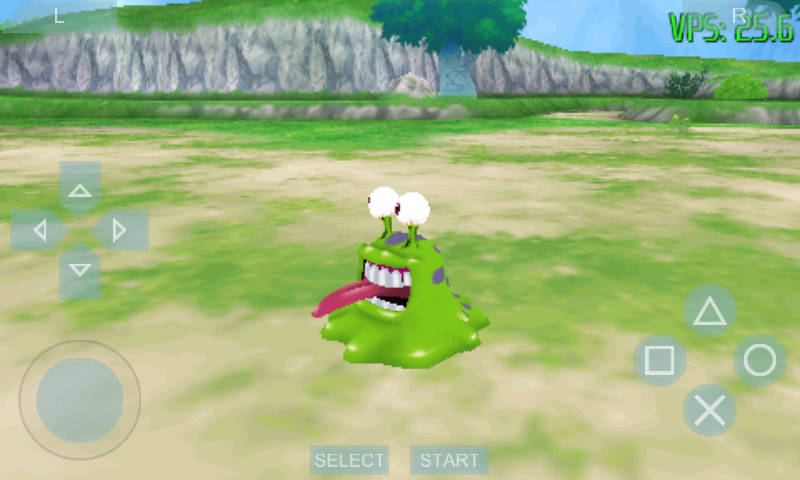The image size is (800, 480).
Task: Tap the square touch button
Action: (x=660, y=360)
